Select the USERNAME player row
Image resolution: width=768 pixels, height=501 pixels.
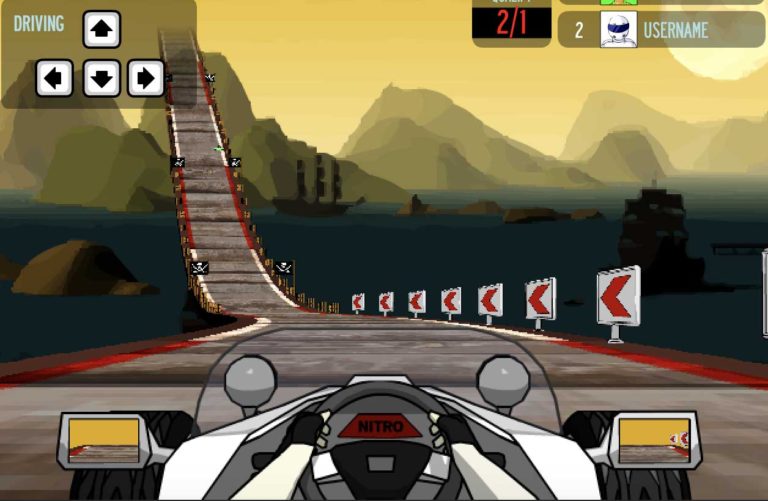(x=661, y=30)
